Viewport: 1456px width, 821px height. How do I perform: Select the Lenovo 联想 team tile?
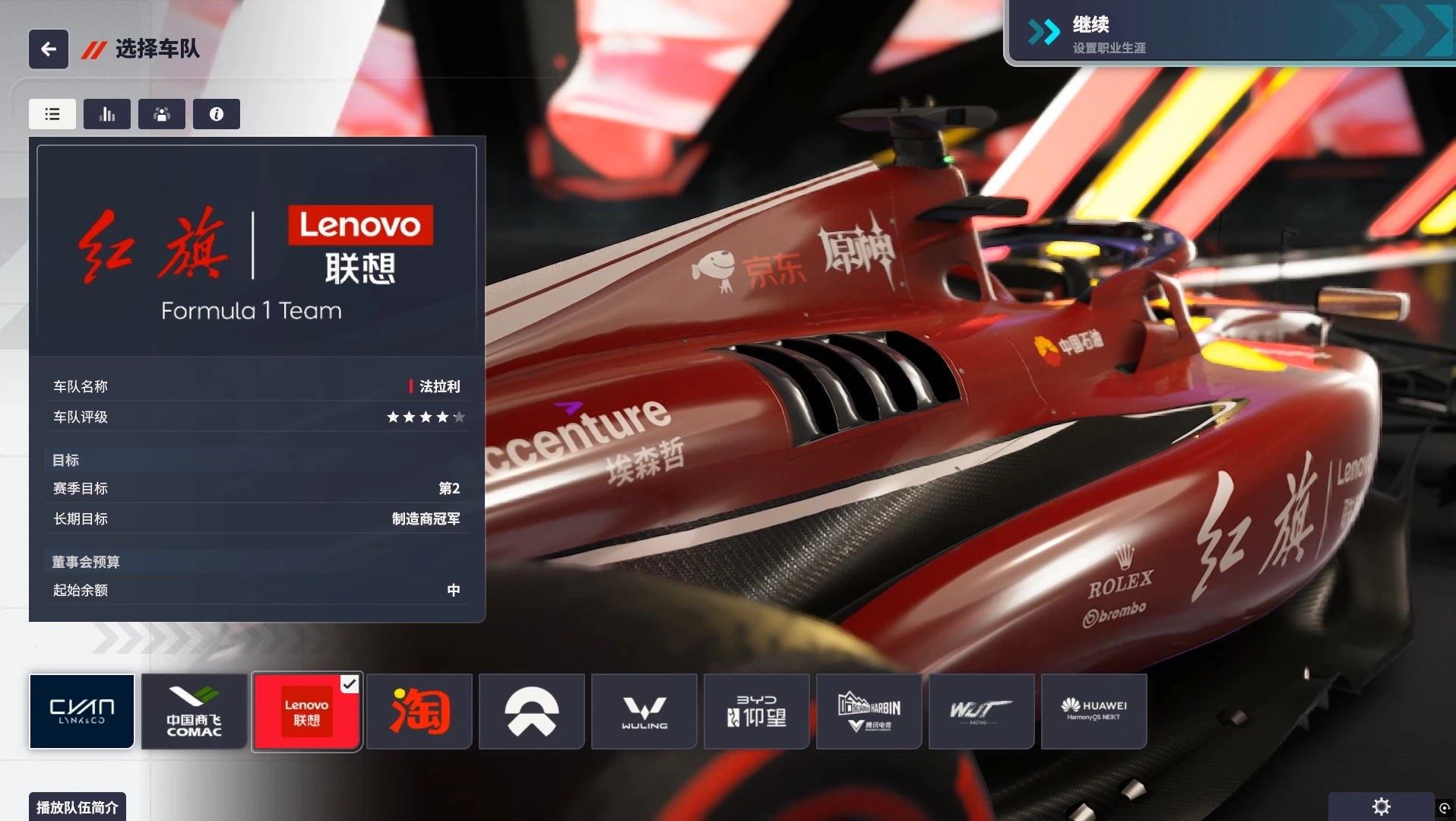pyautogui.click(x=307, y=712)
